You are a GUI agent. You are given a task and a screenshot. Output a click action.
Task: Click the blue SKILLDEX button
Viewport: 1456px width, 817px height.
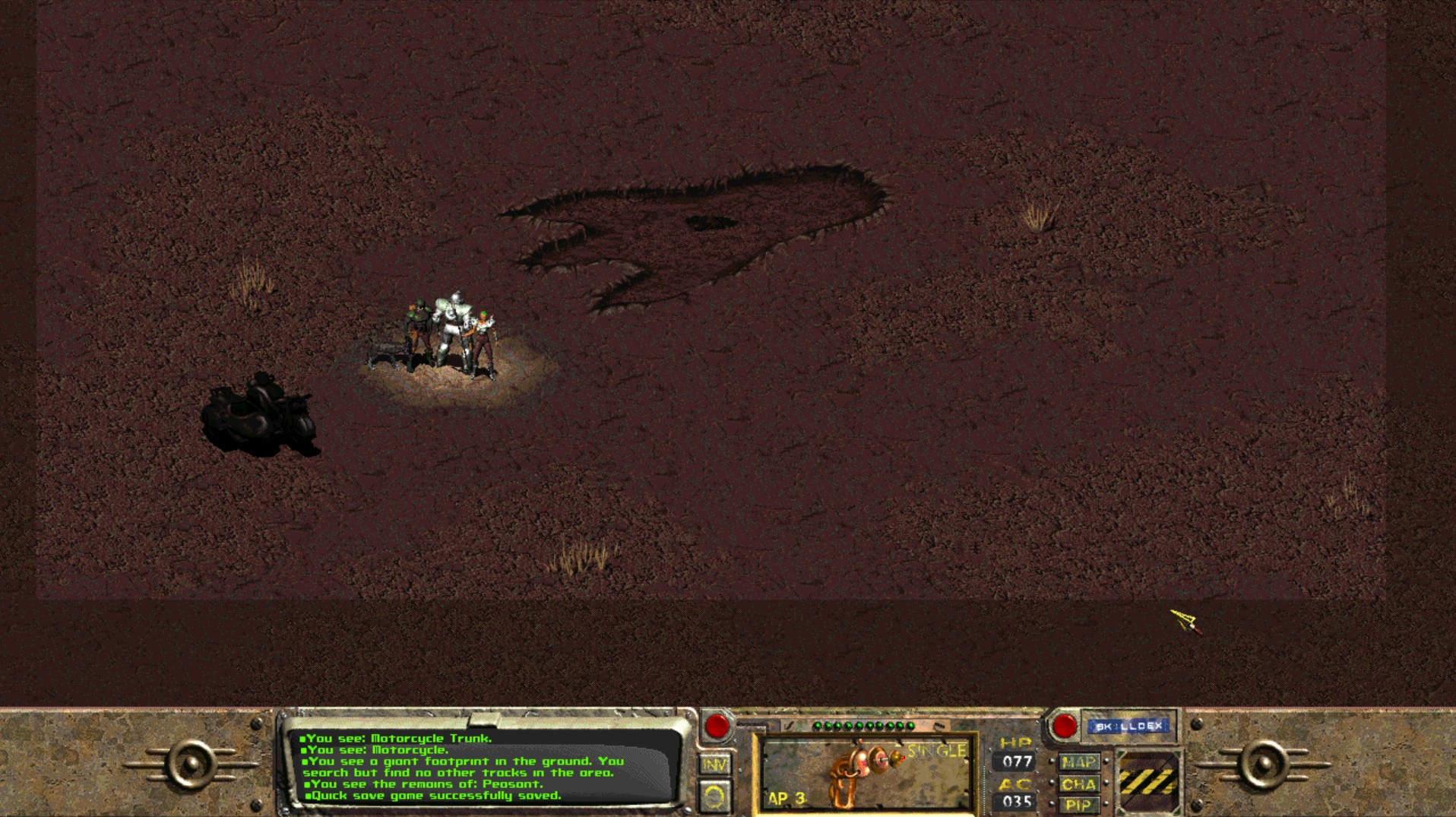tap(1128, 725)
